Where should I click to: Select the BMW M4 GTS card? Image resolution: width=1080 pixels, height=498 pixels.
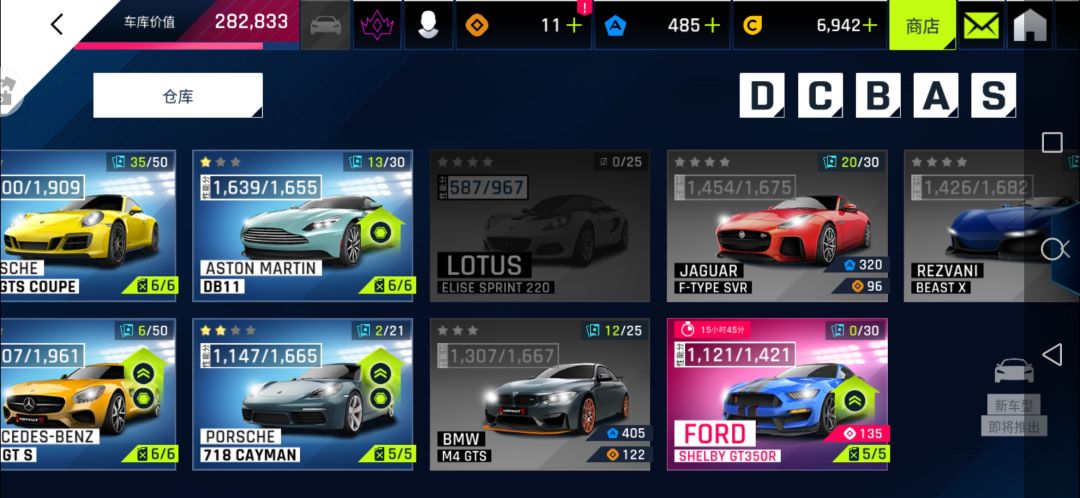[540, 394]
